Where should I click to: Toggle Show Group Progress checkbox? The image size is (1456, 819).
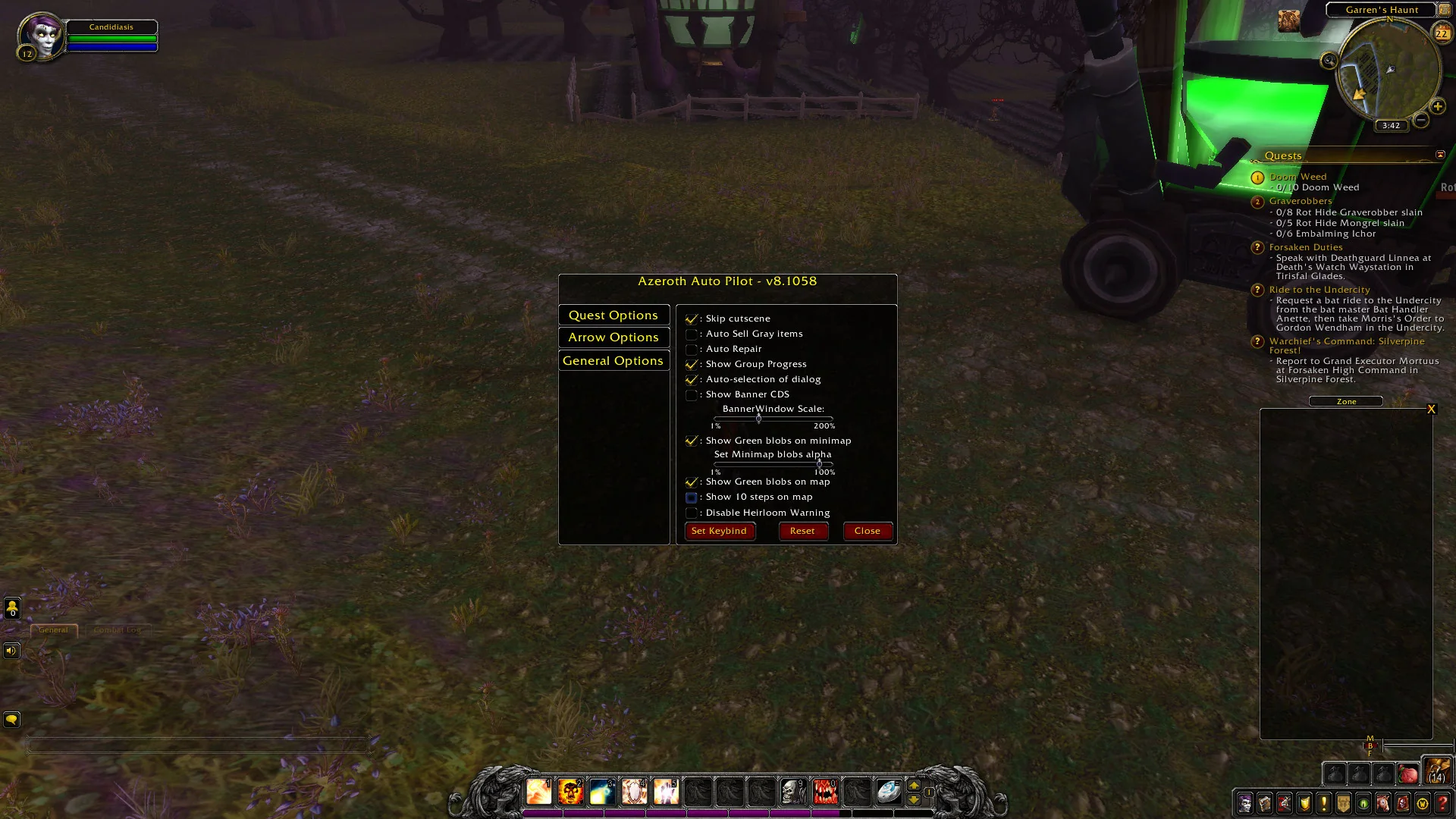[692, 365]
